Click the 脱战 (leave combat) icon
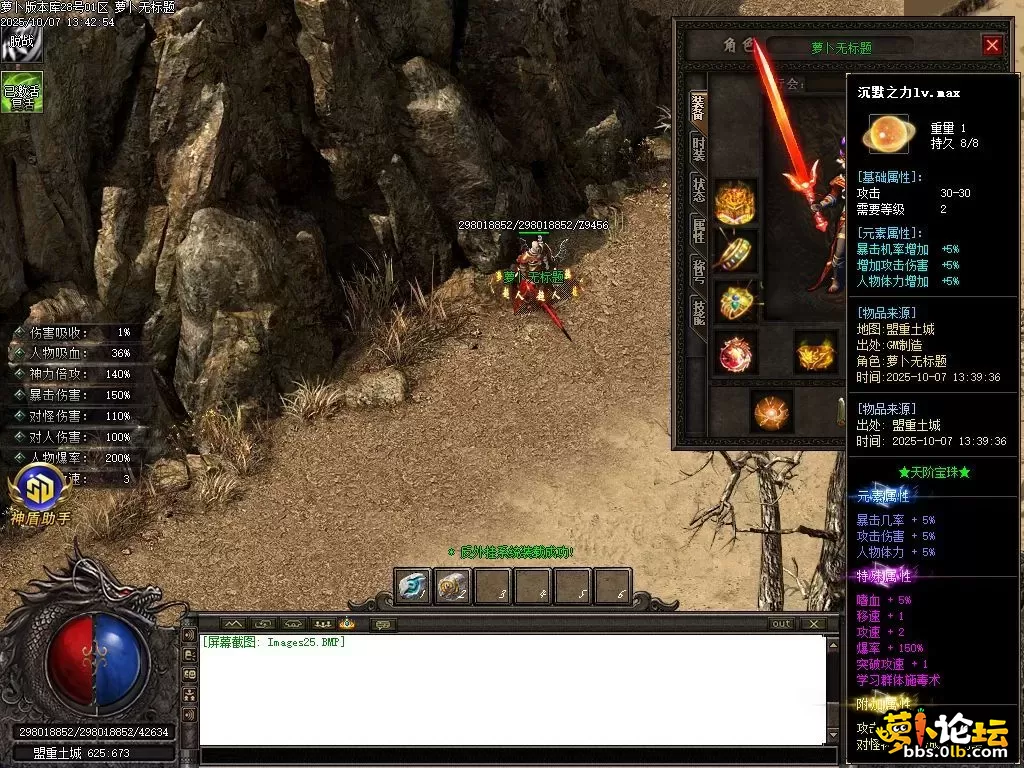Image resolution: width=1024 pixels, height=768 pixels. [21, 45]
